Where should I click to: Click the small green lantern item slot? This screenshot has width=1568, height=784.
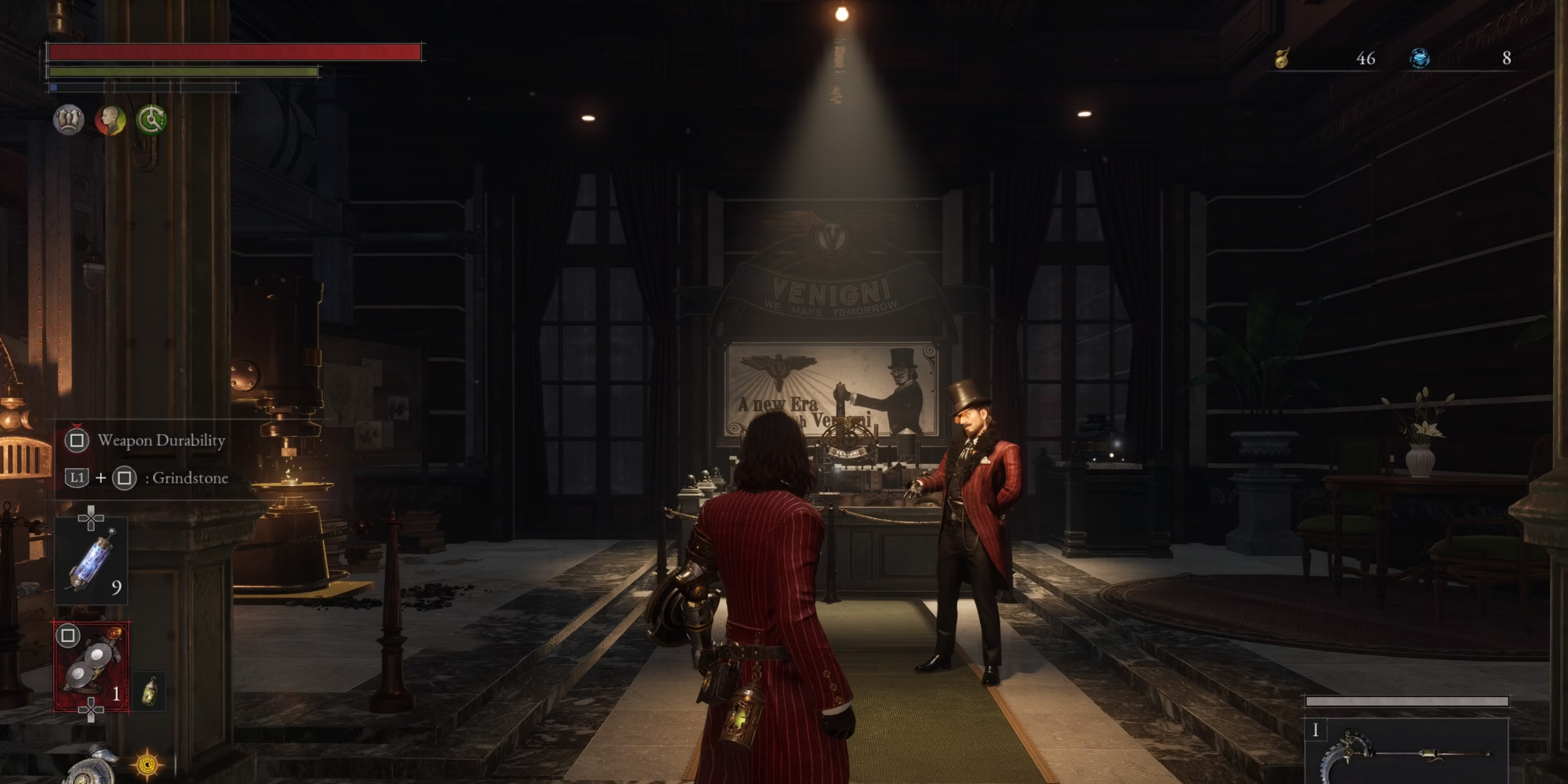point(149,691)
